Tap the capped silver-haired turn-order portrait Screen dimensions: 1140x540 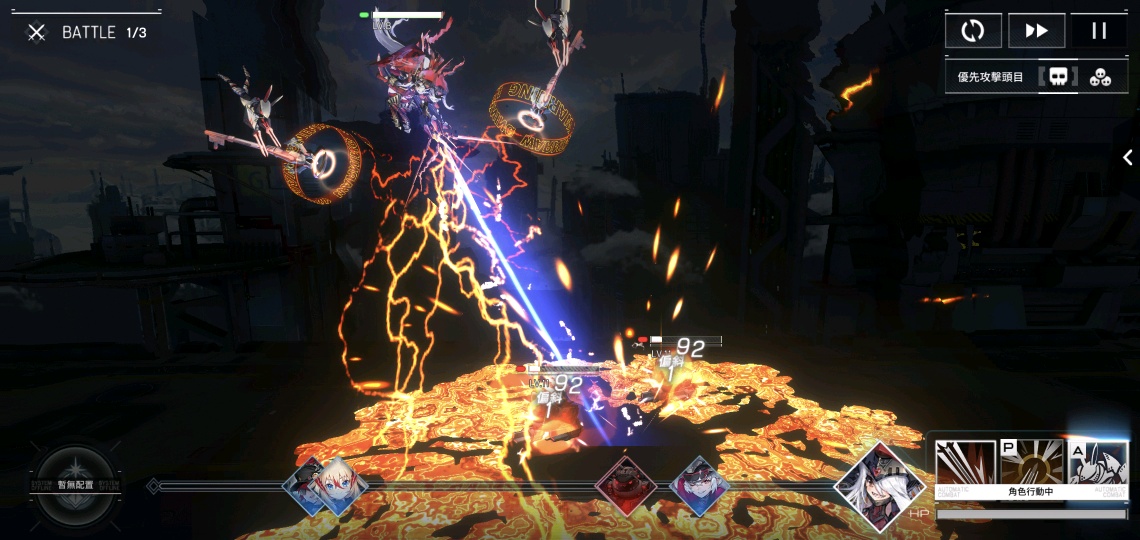coord(700,486)
